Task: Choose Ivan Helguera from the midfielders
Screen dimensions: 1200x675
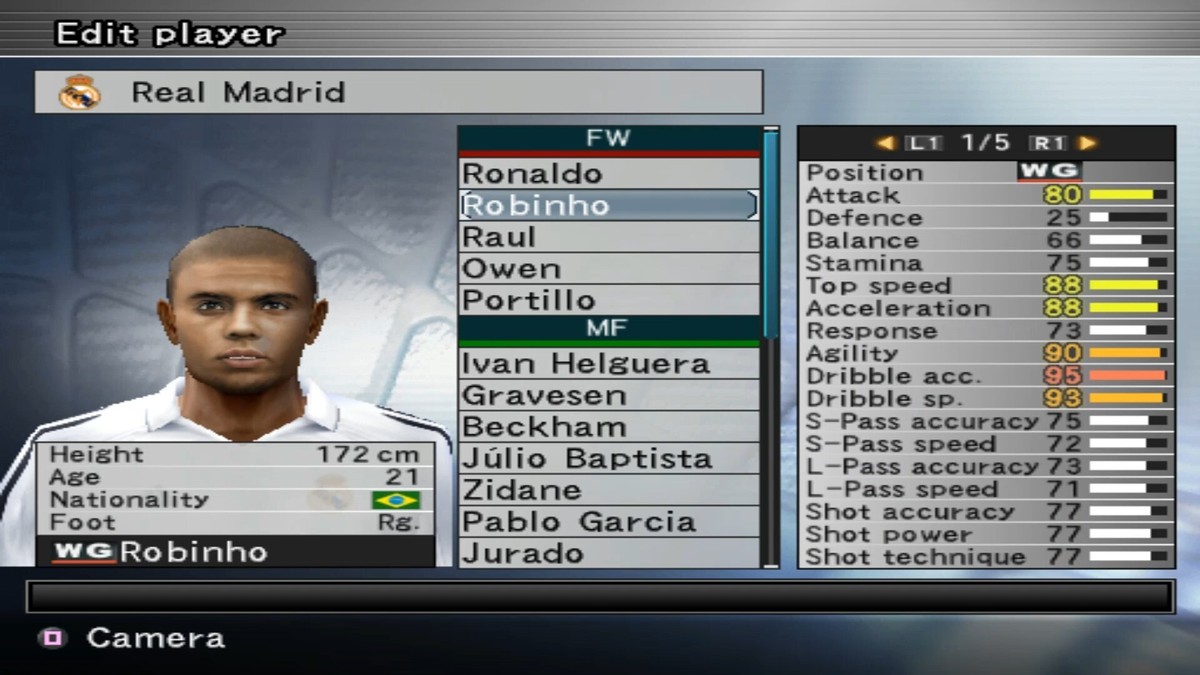Action: click(x=608, y=363)
